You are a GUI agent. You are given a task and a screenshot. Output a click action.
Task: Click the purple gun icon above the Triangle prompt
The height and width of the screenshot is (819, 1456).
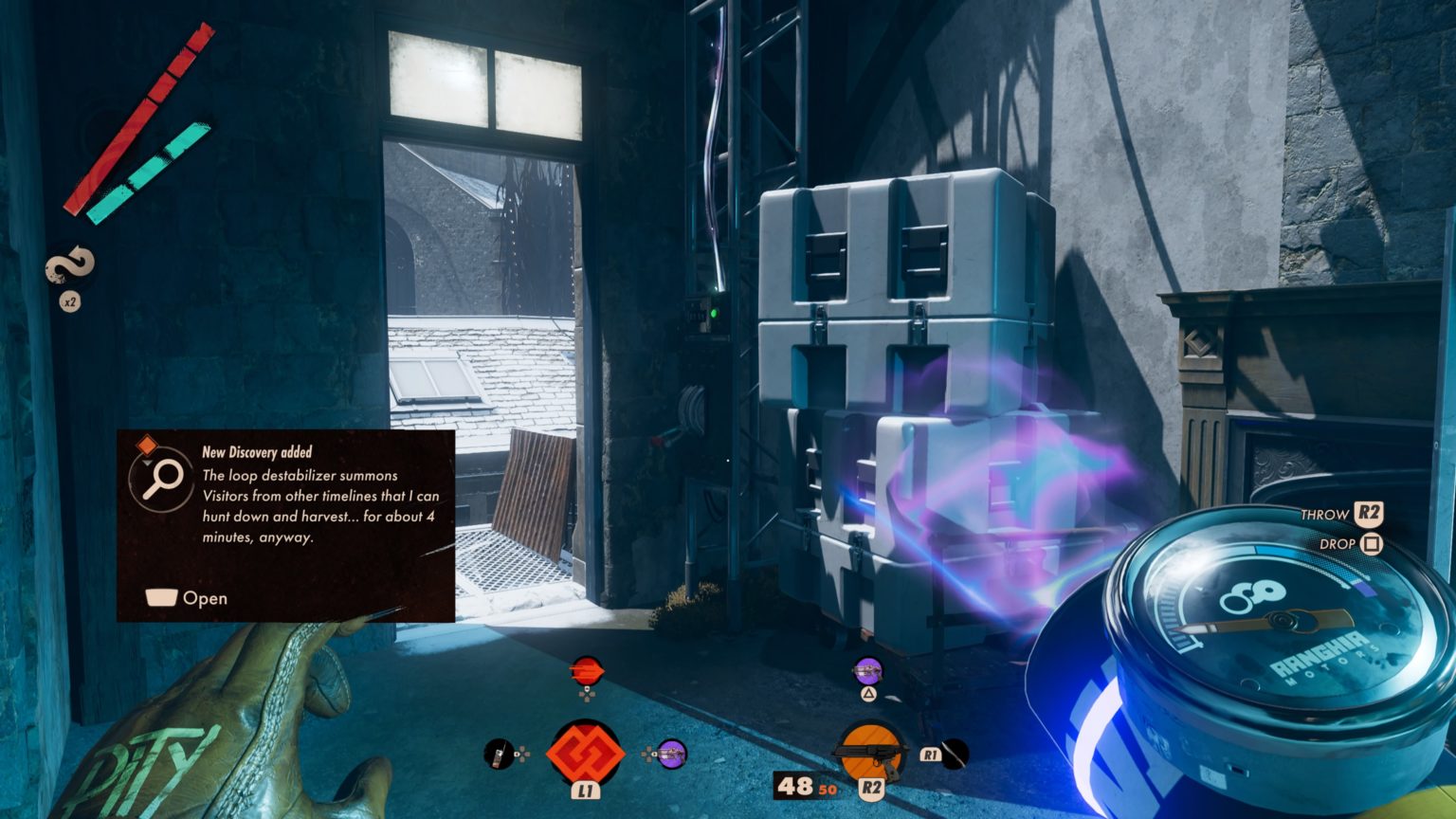click(x=867, y=671)
